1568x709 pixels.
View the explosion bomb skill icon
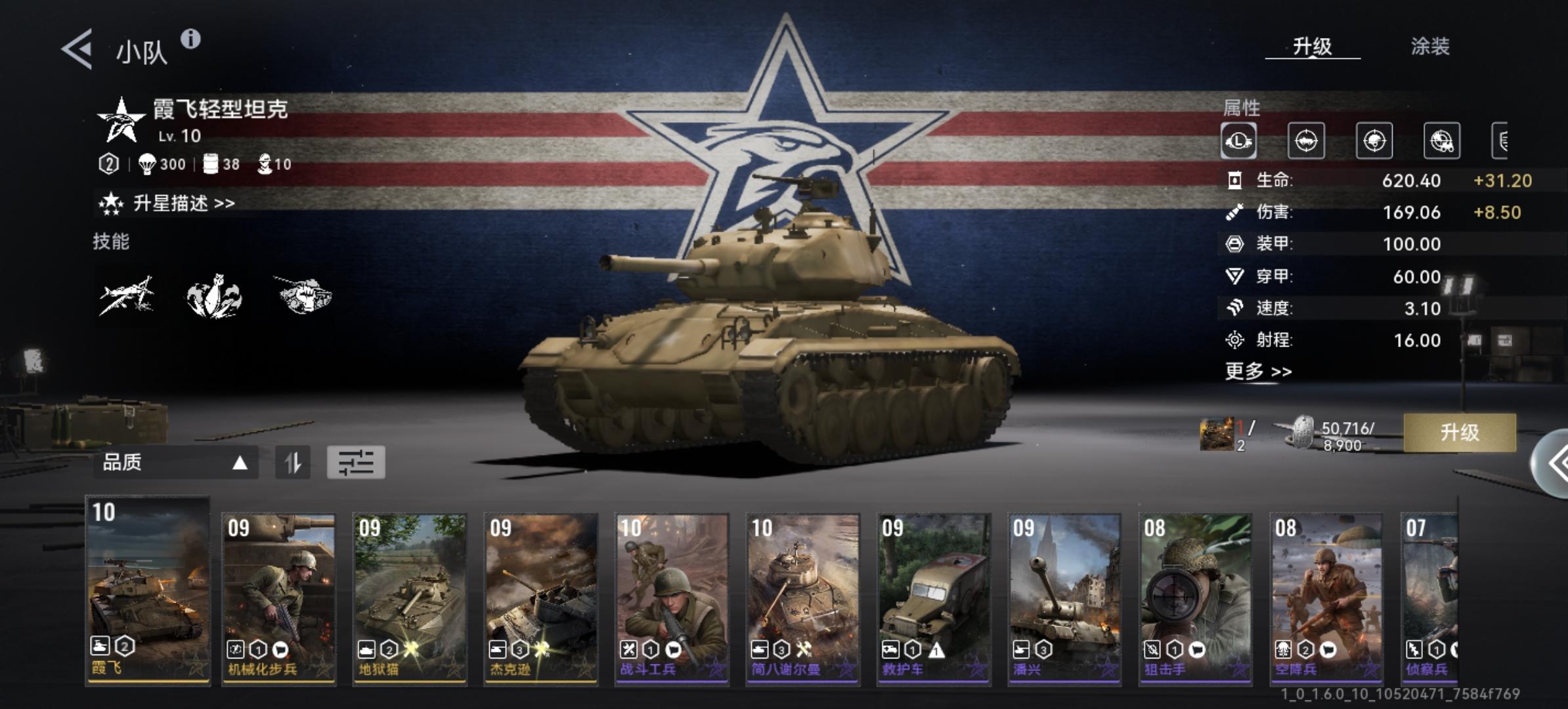tap(214, 297)
